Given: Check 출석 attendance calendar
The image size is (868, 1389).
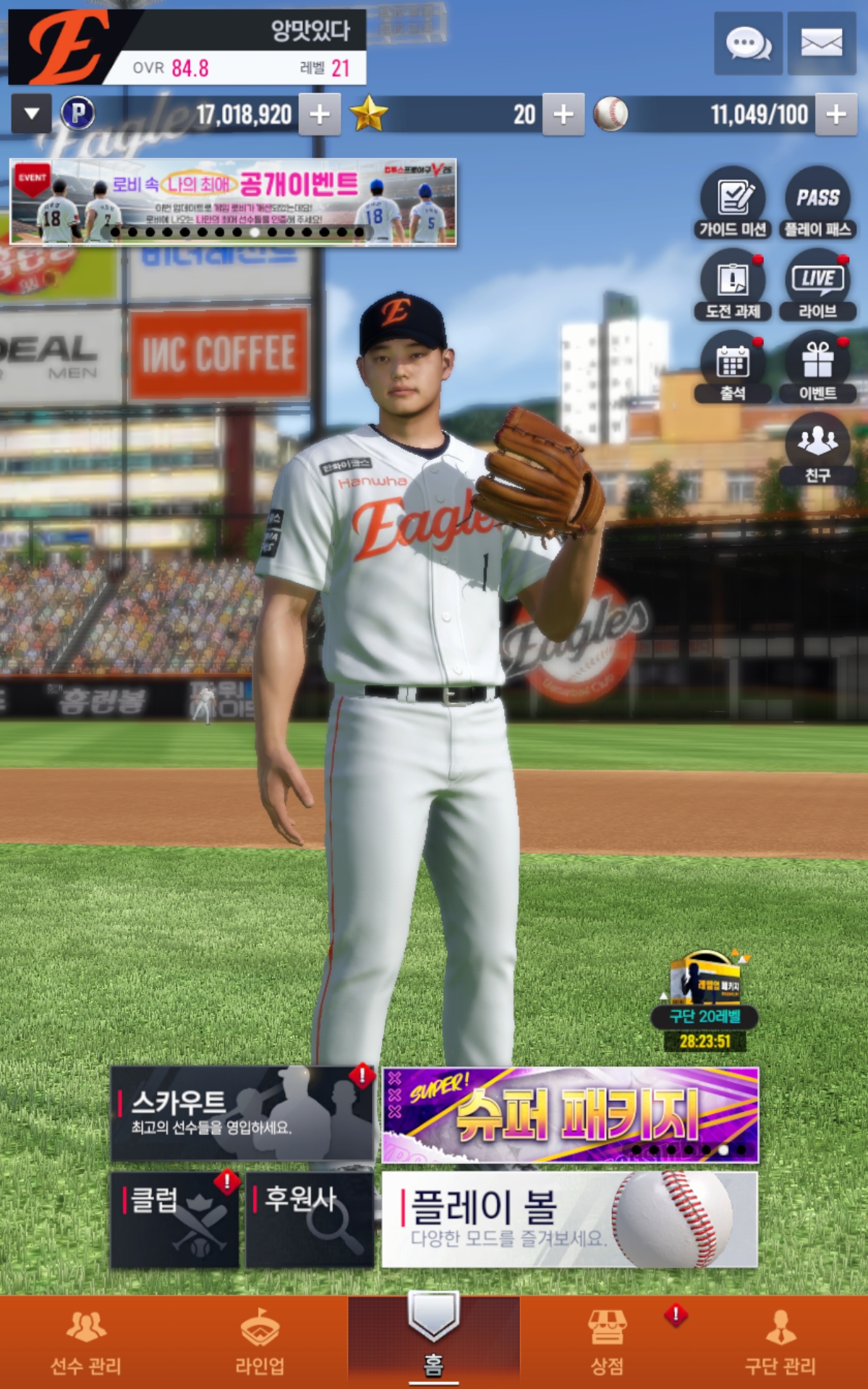Looking at the screenshot, I should pos(733,367).
